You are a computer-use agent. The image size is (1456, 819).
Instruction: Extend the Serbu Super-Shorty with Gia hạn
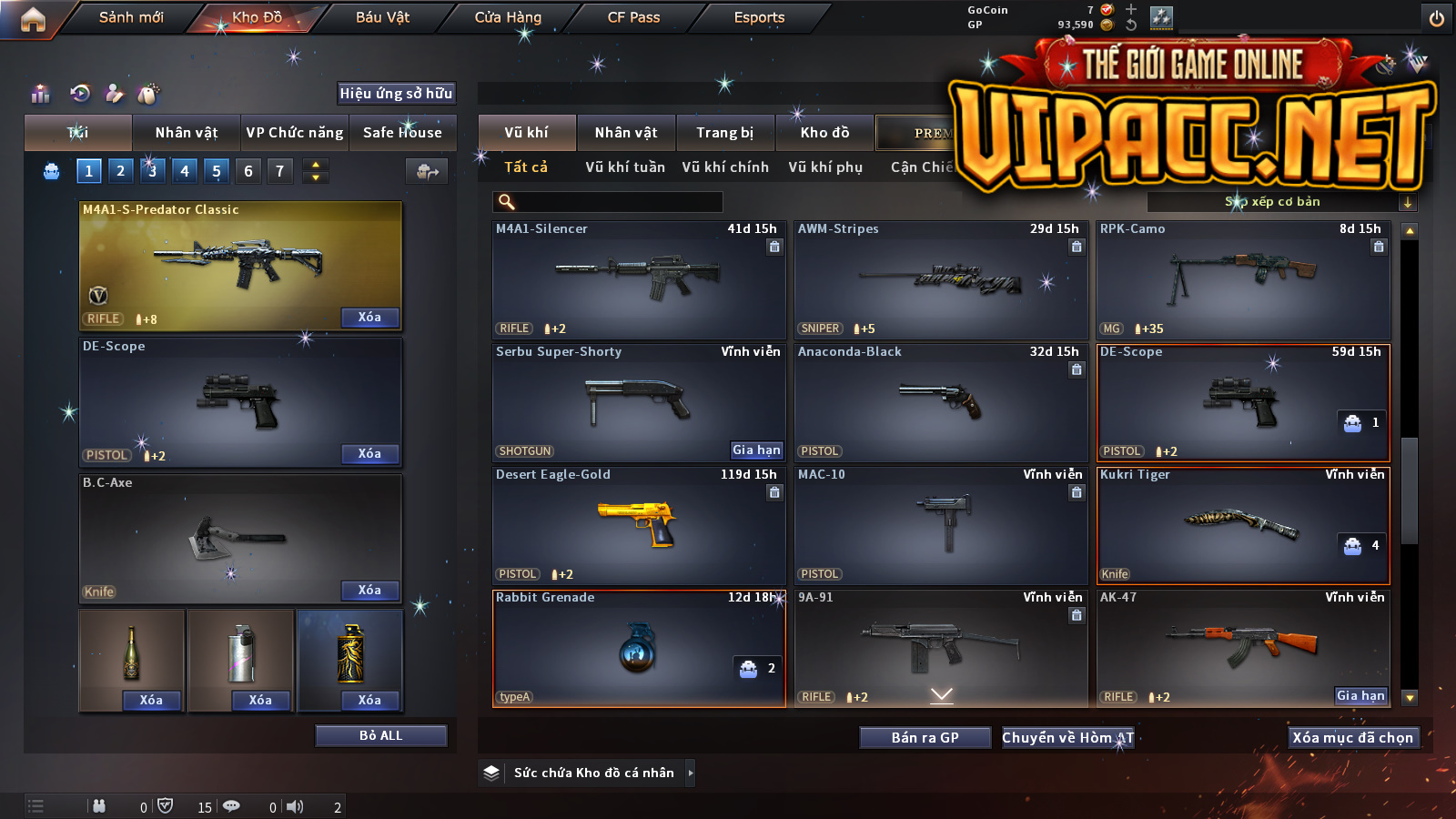pyautogui.click(x=756, y=450)
